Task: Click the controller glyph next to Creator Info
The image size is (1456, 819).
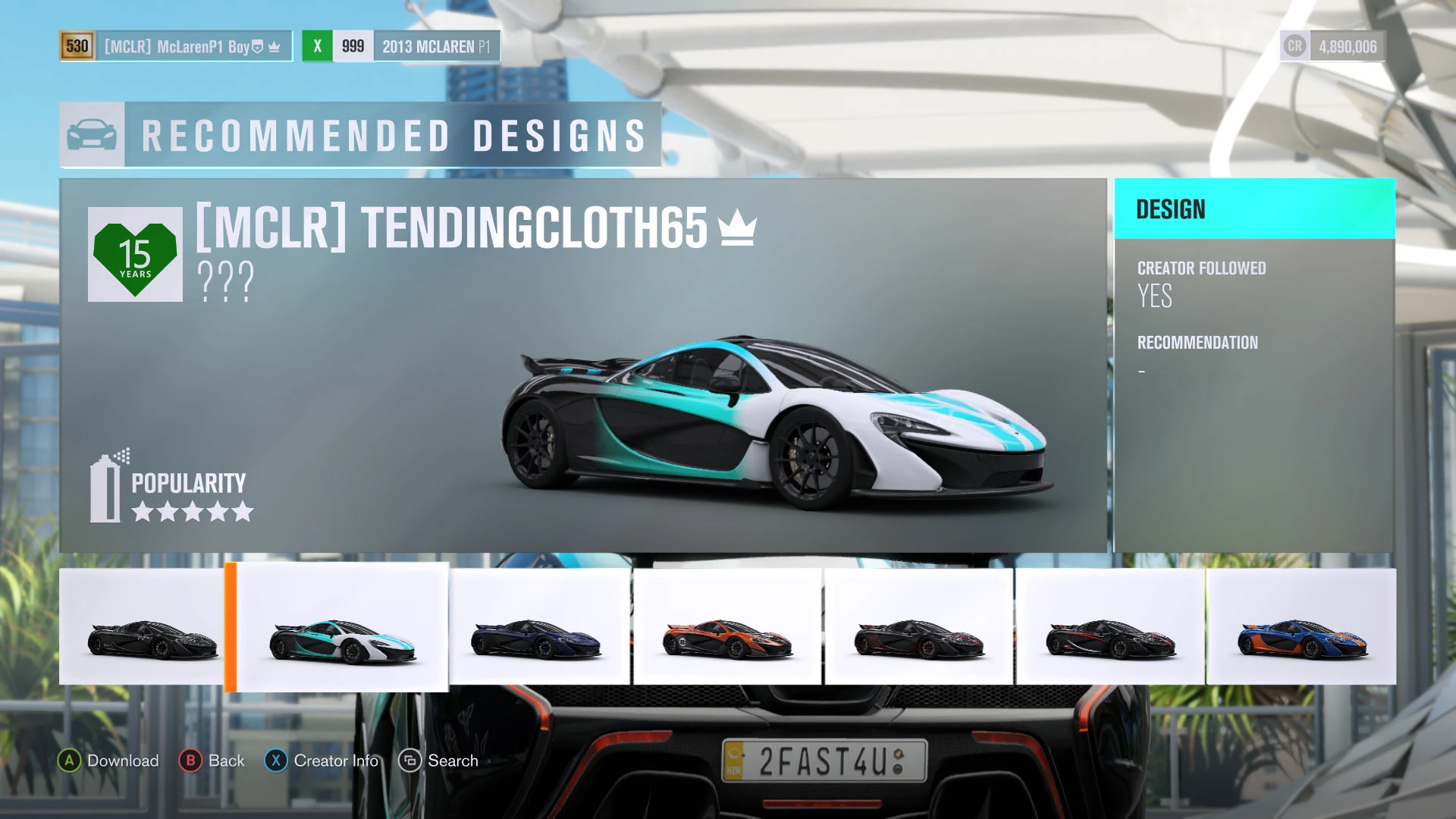Action: 278,761
